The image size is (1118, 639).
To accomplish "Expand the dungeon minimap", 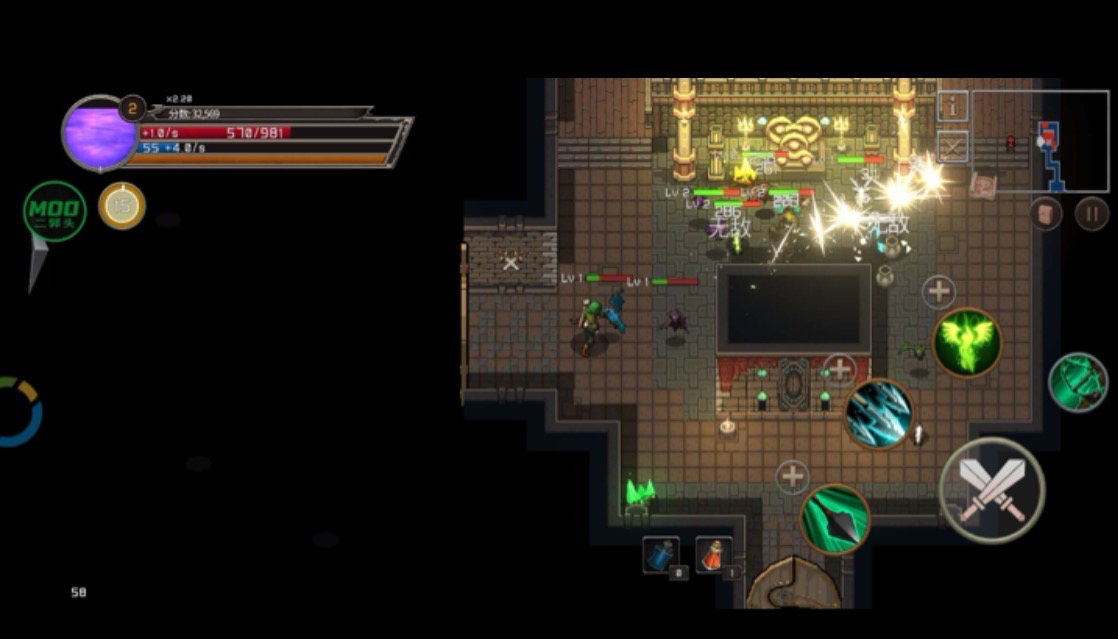I will 1040,140.
